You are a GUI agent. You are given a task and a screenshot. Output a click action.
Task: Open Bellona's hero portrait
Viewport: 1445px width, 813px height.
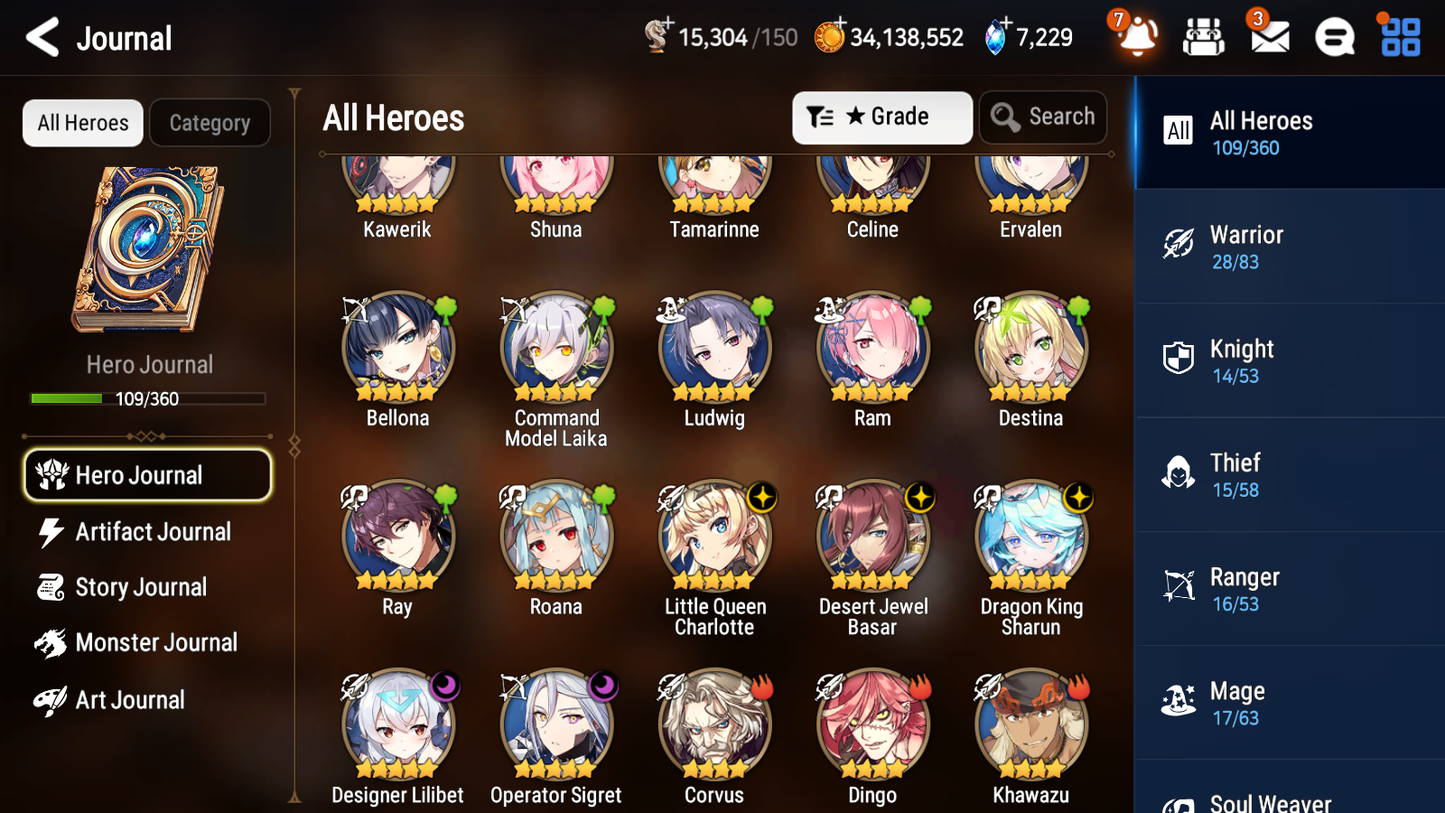(x=397, y=345)
